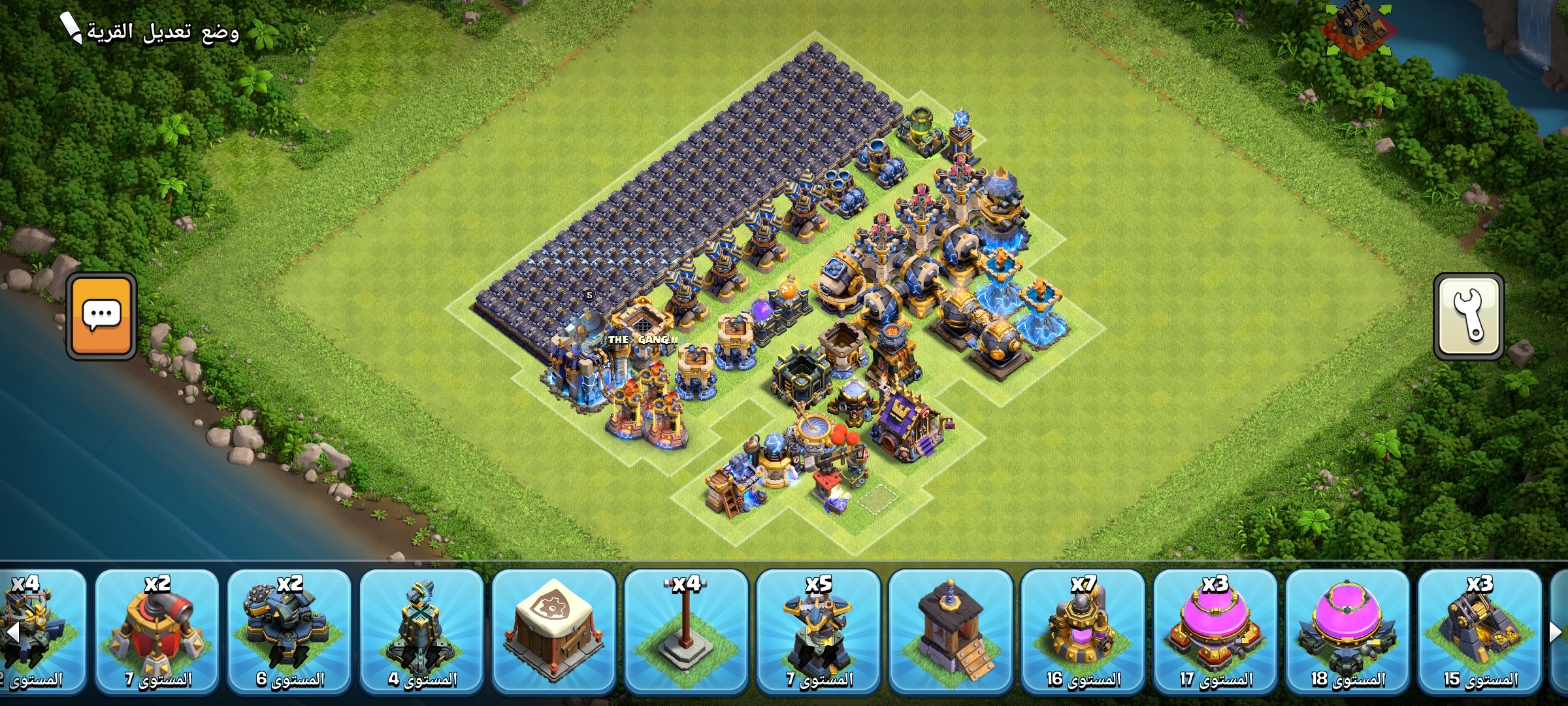Open the orange chat speech-bubble button
The width and height of the screenshot is (1568, 706).
coord(101,316)
